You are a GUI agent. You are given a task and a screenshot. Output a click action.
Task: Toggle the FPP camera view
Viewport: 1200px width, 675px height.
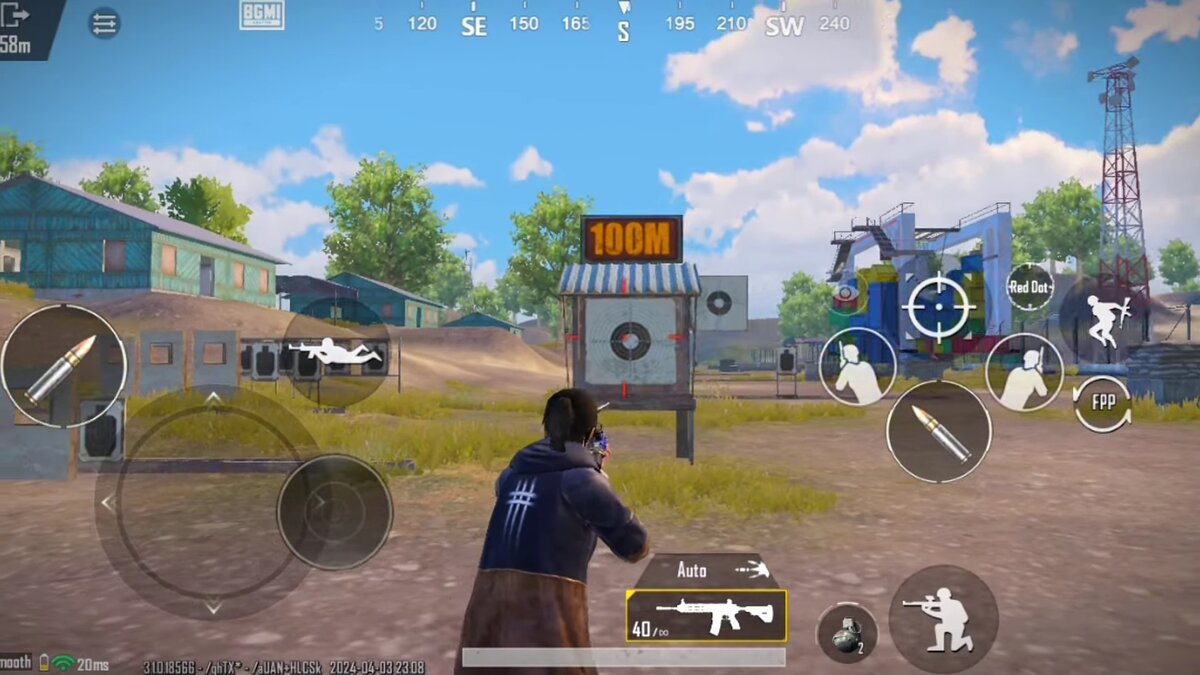(1103, 403)
